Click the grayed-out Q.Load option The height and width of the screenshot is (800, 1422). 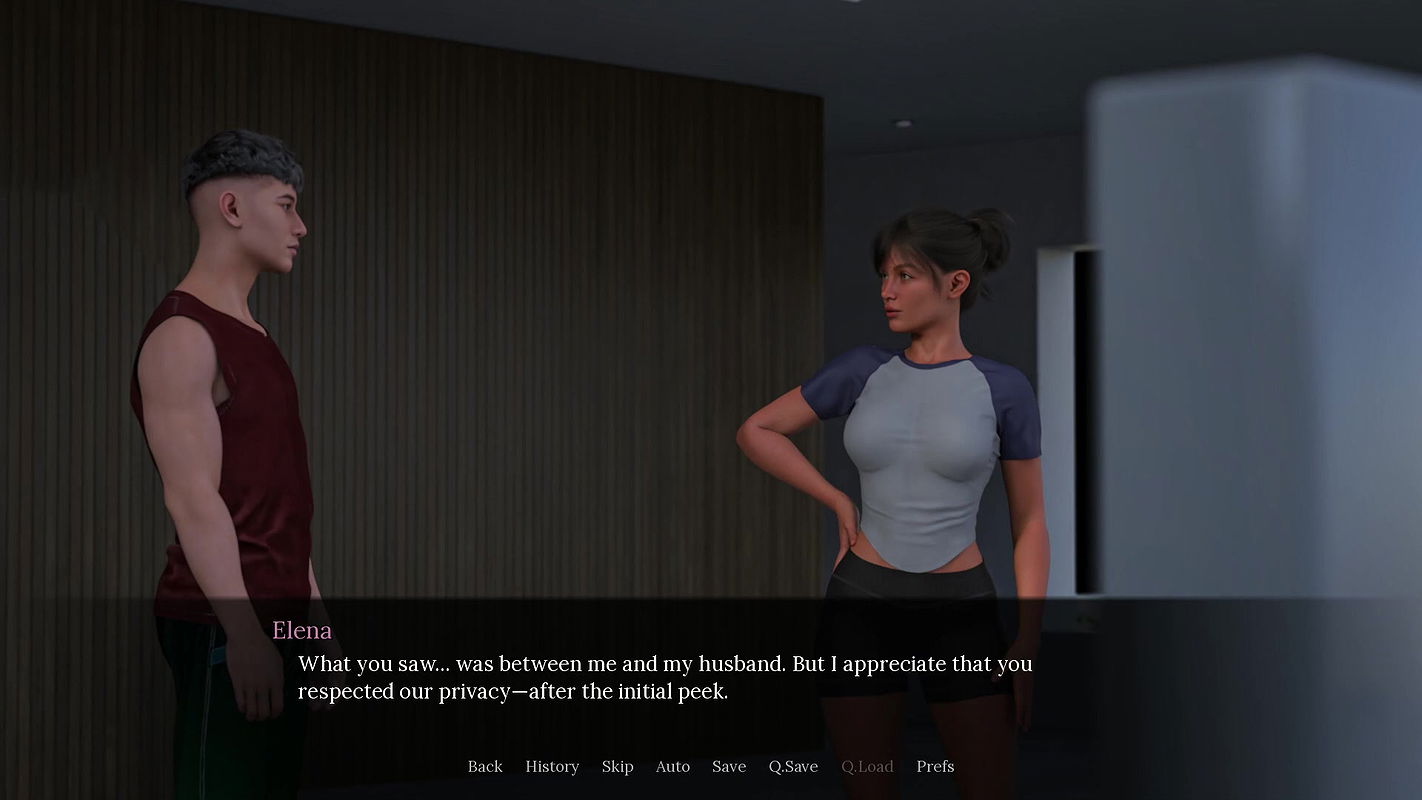[866, 766]
